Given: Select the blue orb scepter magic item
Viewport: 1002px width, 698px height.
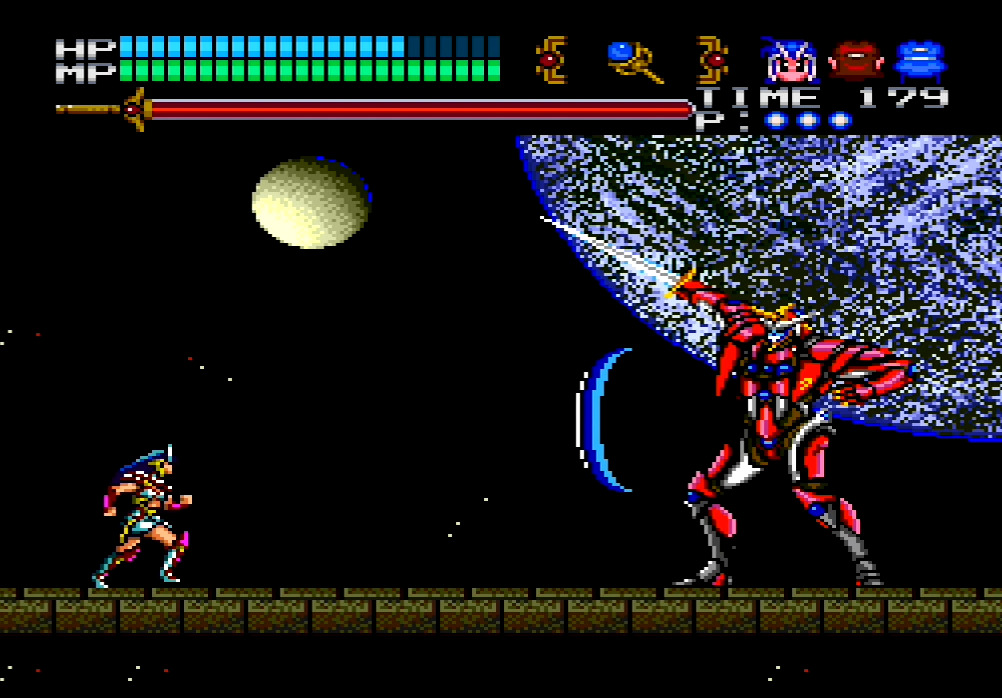Looking at the screenshot, I should 634,62.
